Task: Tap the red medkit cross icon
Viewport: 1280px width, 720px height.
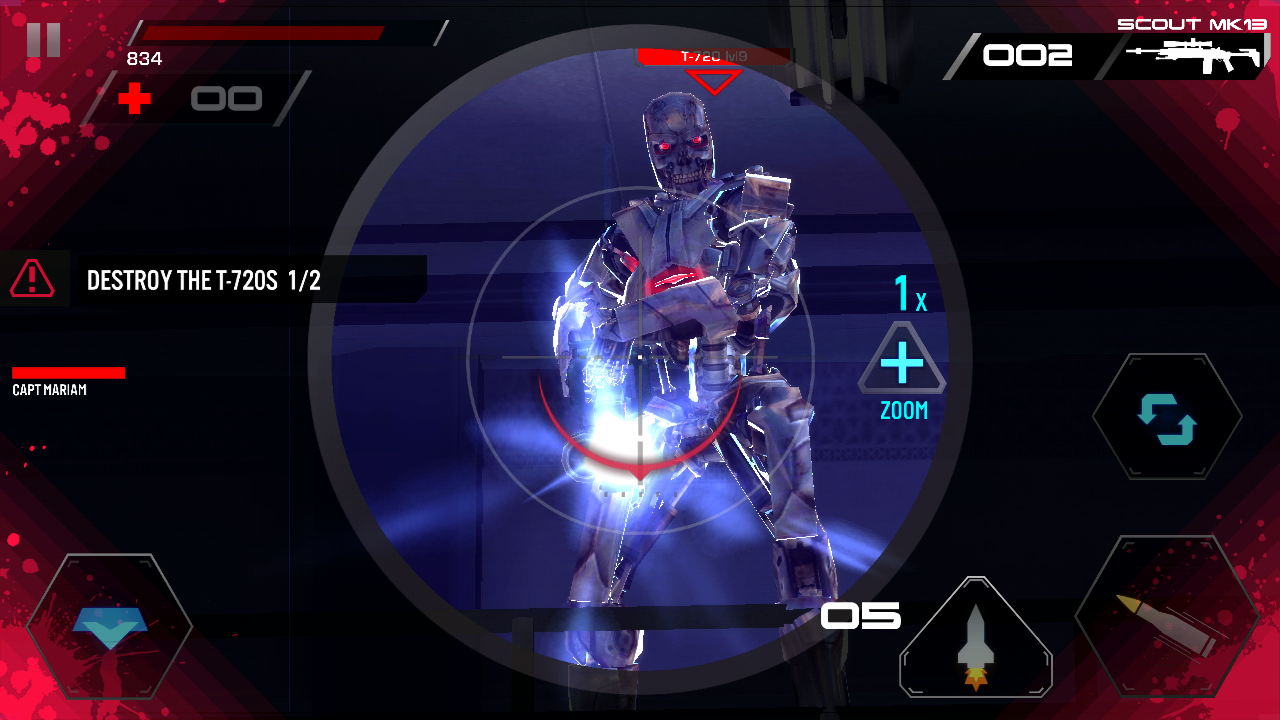Action: click(x=135, y=98)
